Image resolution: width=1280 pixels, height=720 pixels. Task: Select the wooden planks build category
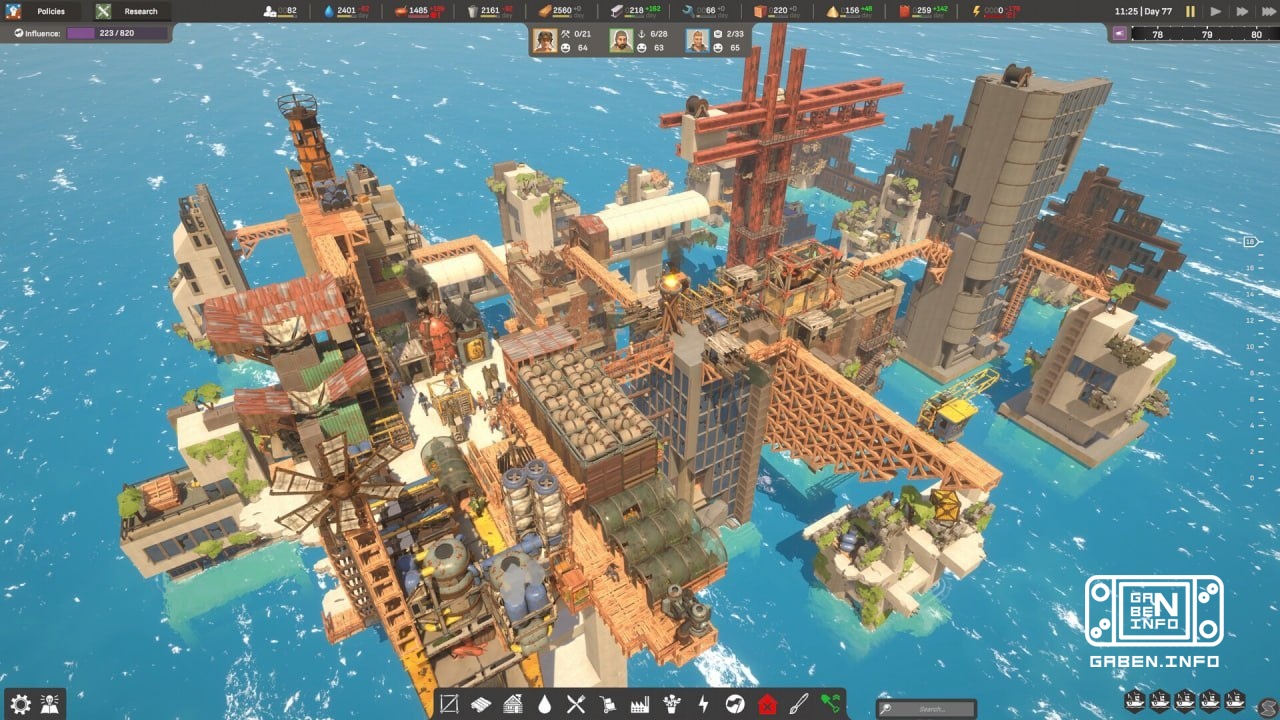[x=480, y=703]
